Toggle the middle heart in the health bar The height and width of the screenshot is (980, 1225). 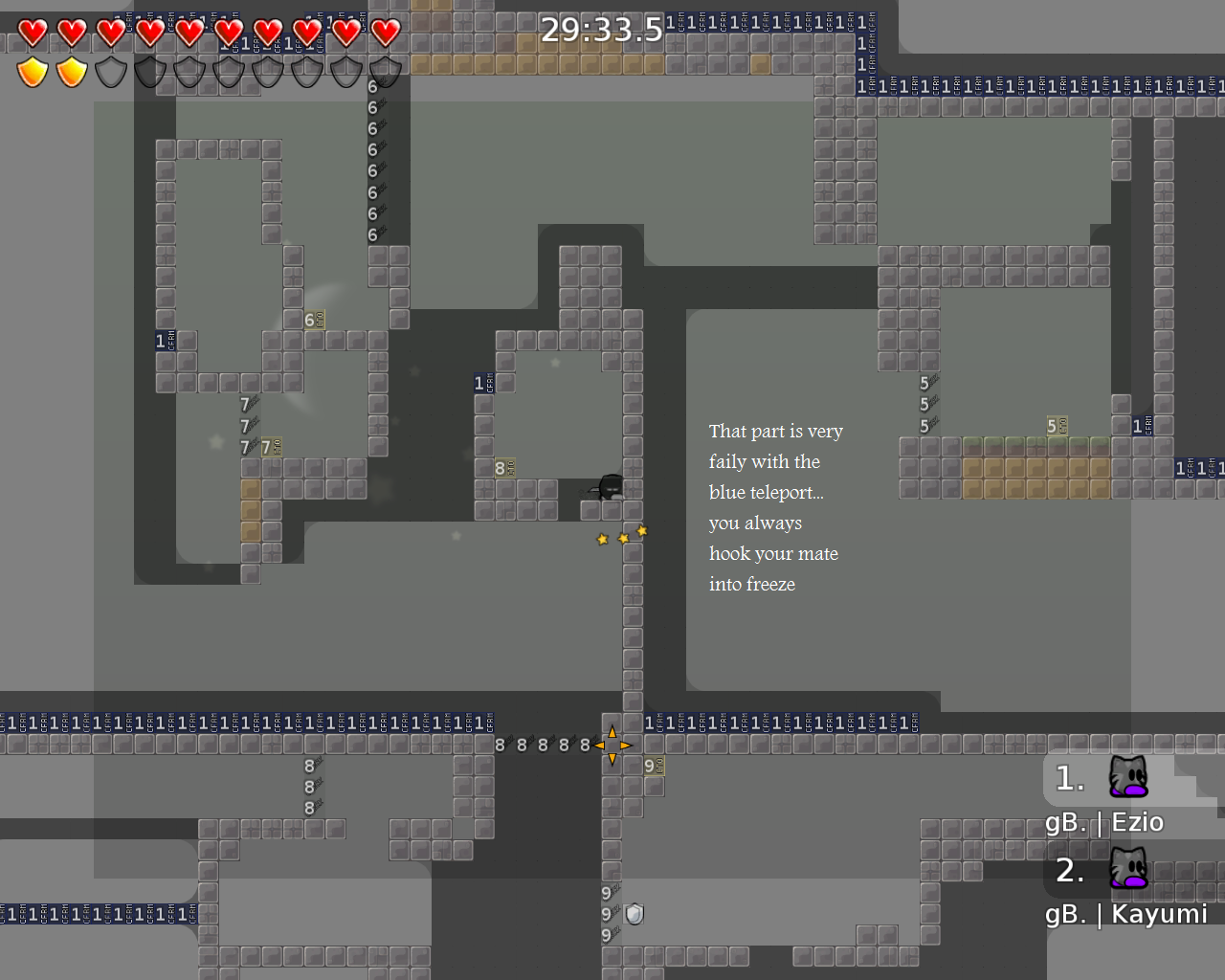tap(189, 32)
